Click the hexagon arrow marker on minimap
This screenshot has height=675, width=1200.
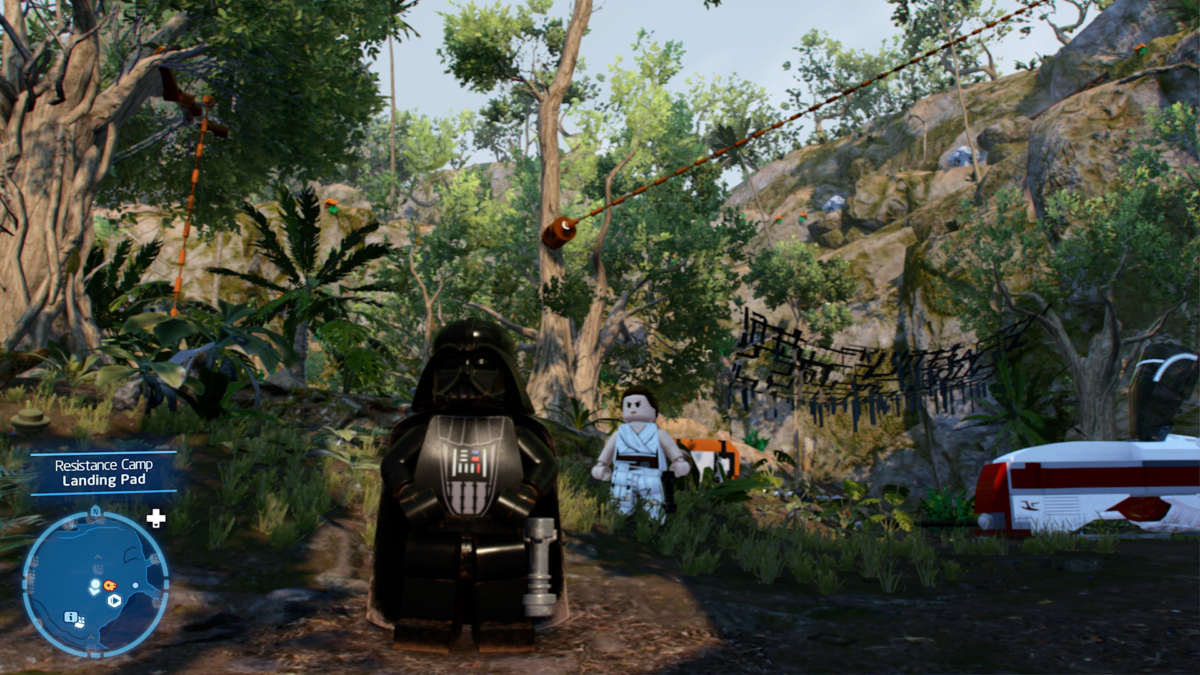tap(115, 601)
